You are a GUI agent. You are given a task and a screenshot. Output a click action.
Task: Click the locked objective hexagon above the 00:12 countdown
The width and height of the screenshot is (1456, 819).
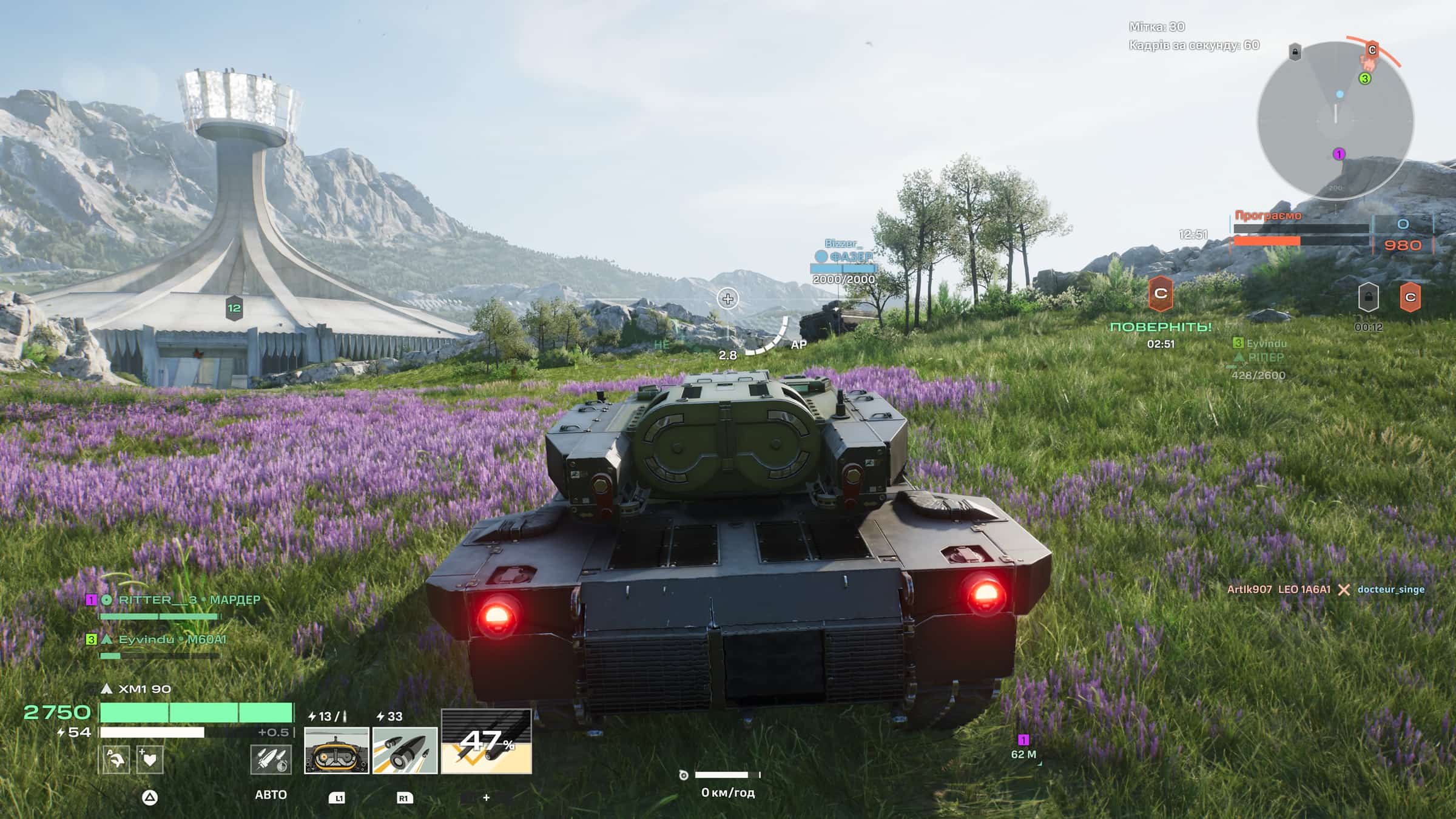[x=1368, y=297]
